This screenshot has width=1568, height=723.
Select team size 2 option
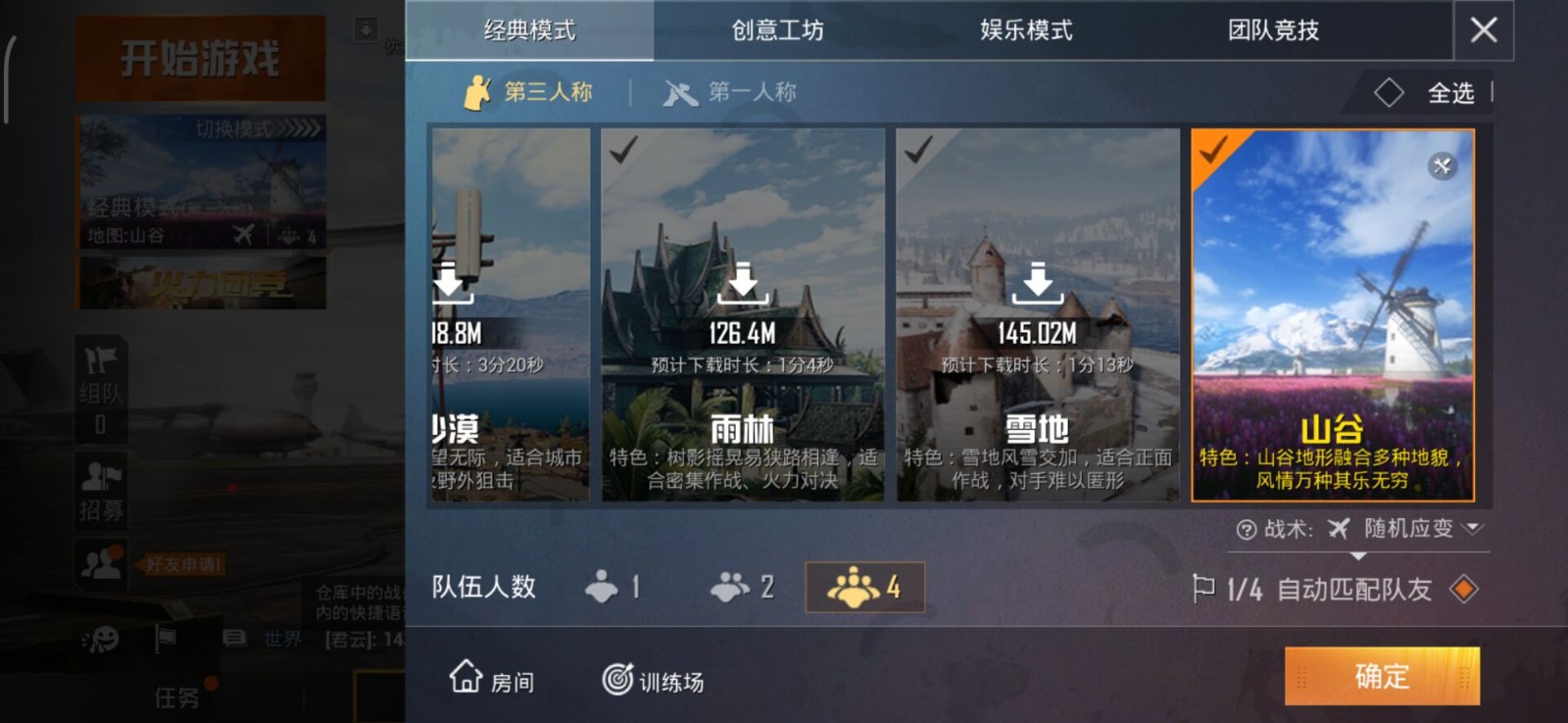(x=739, y=587)
